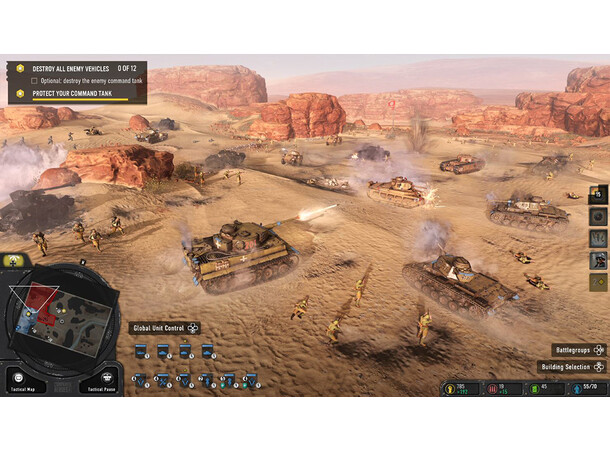Open the Tactical Map
Screen dimensions: 610x450
22,381
